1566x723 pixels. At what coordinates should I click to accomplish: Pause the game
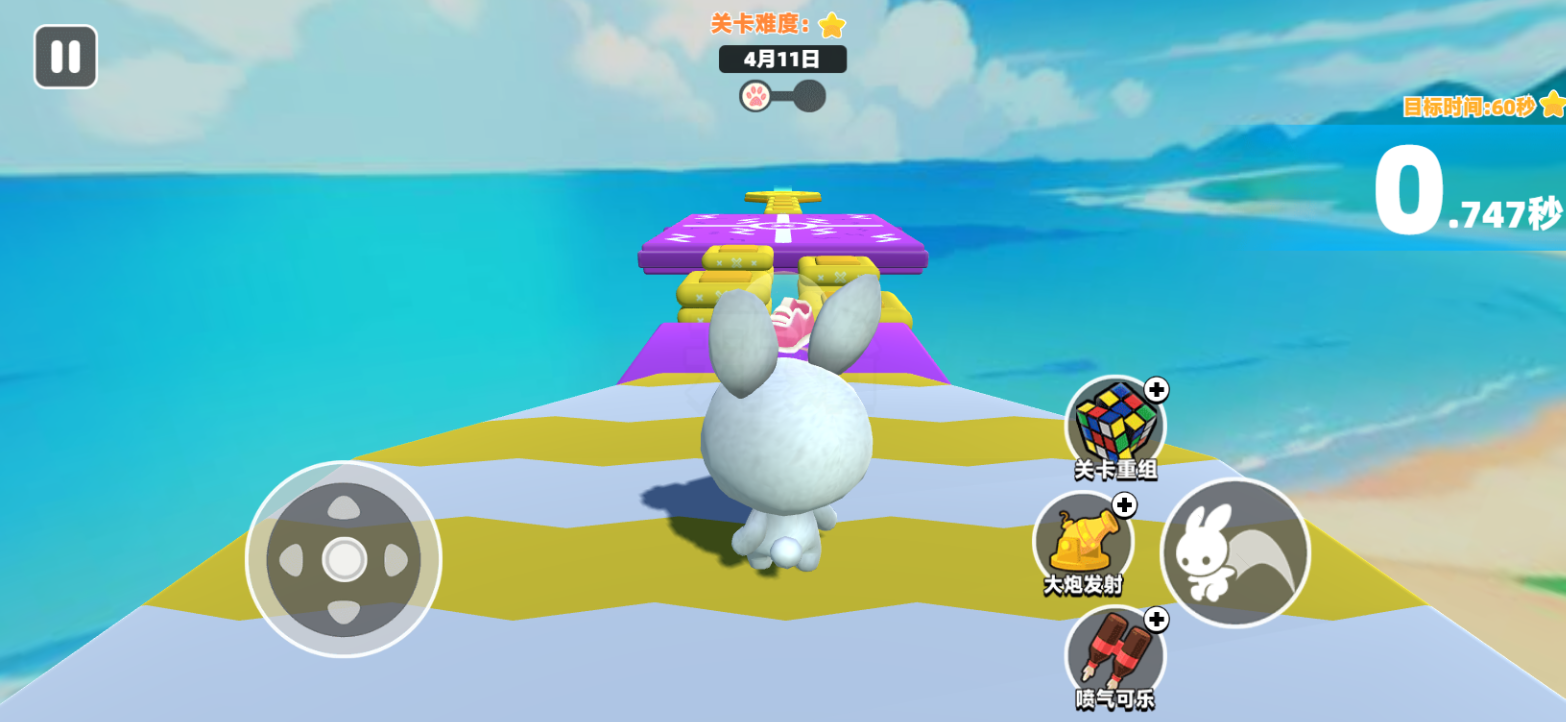point(66,57)
